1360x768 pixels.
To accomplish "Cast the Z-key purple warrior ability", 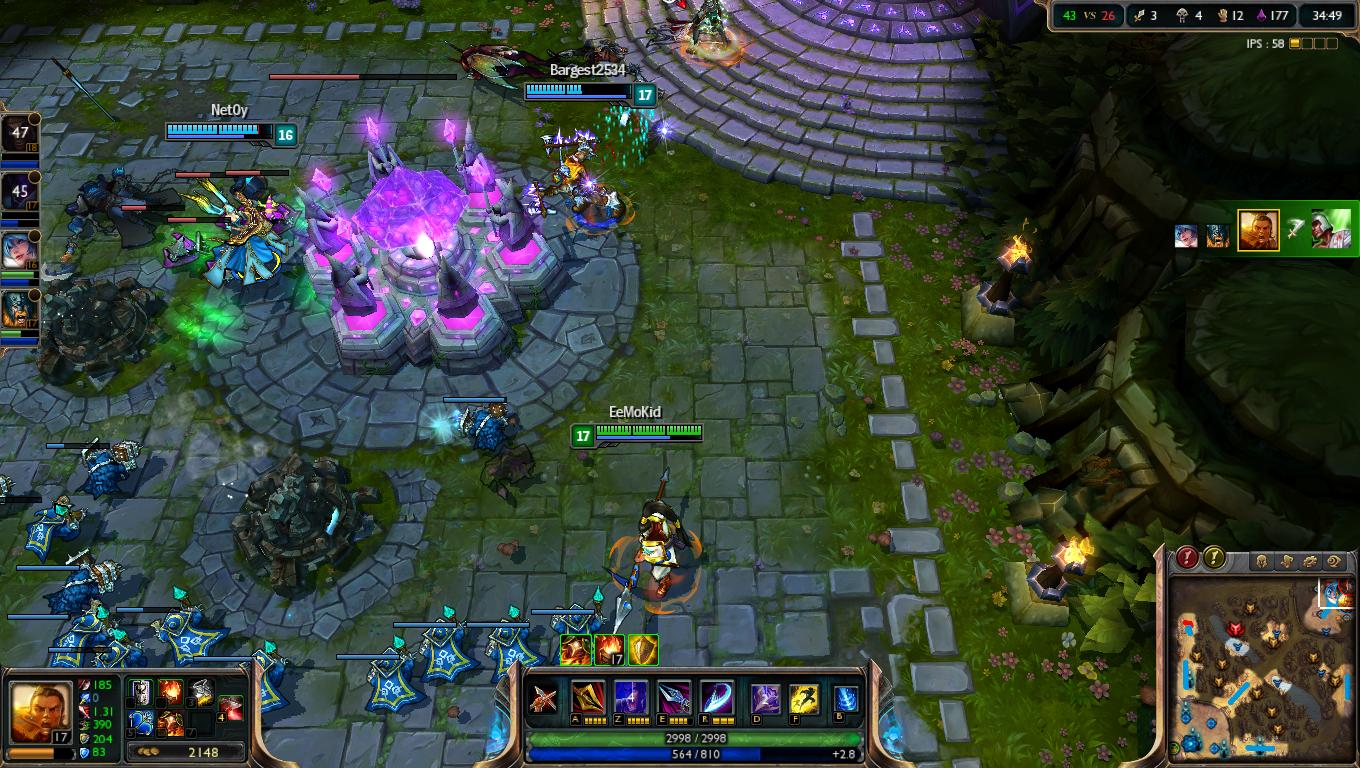I will (630, 697).
